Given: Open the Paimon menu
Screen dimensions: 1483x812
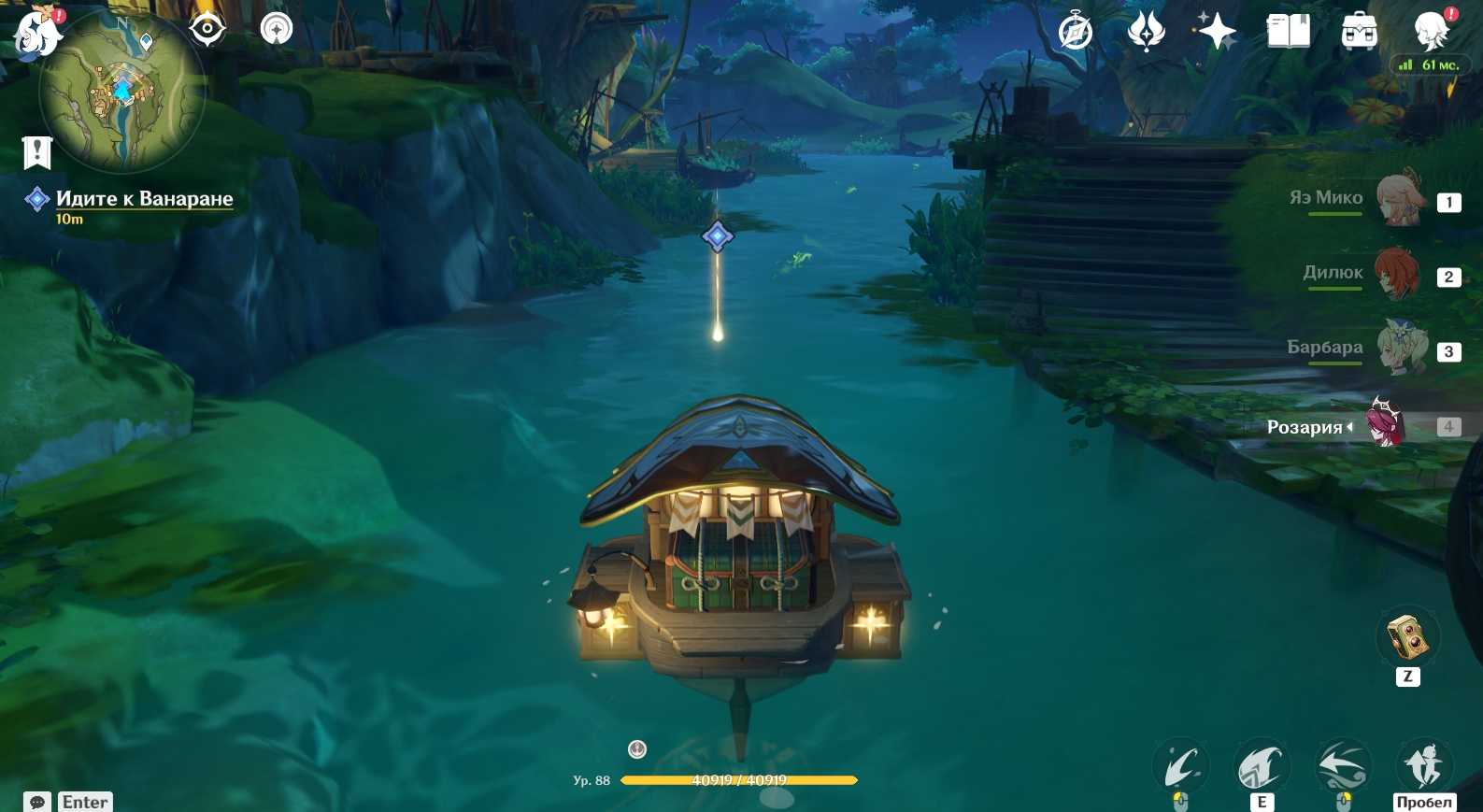Looking at the screenshot, I should [37, 30].
